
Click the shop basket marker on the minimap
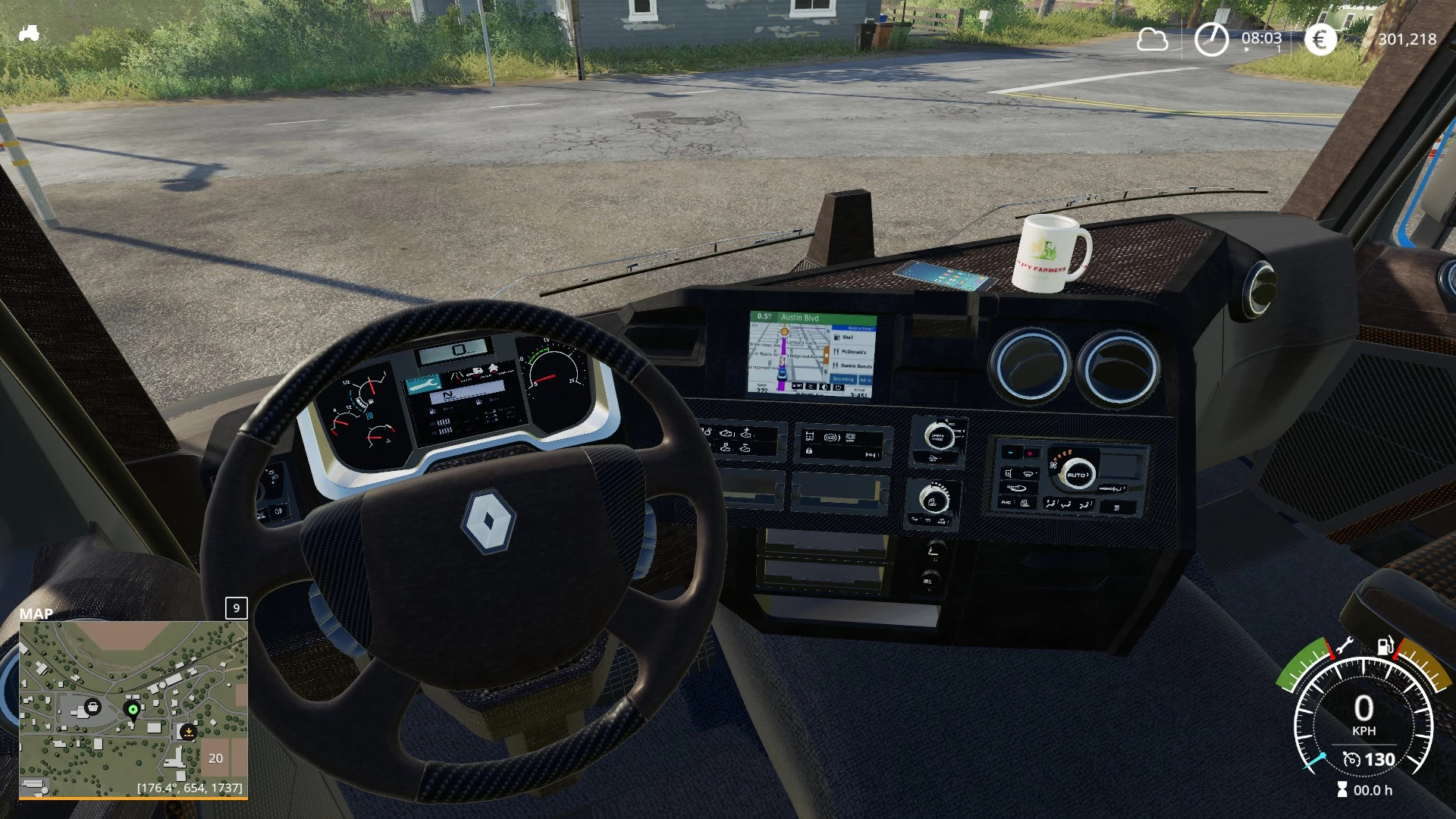click(x=93, y=707)
